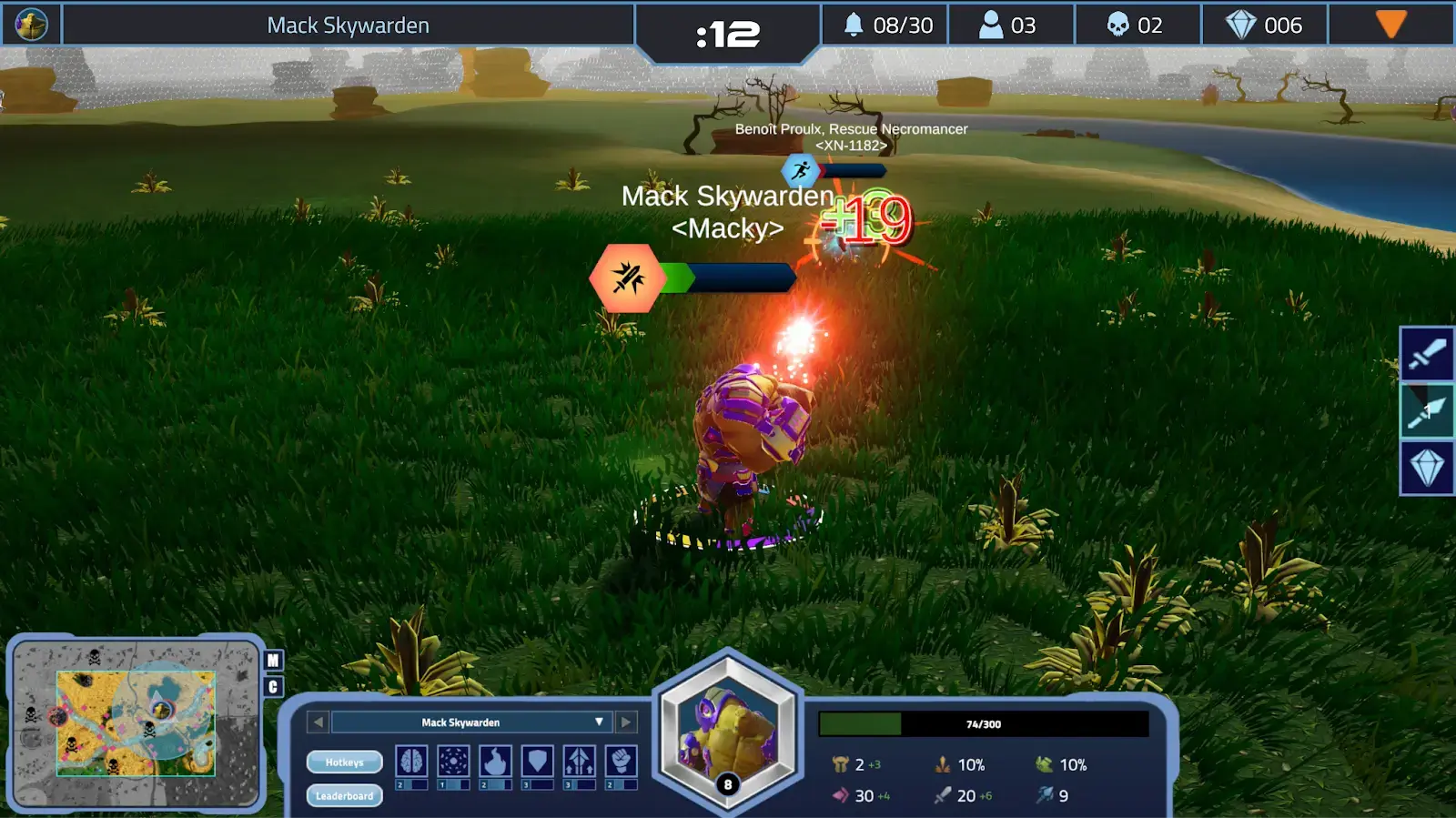Viewport: 1456px width, 818px height.
Task: Select the fist skill icon
Action: 621,762
